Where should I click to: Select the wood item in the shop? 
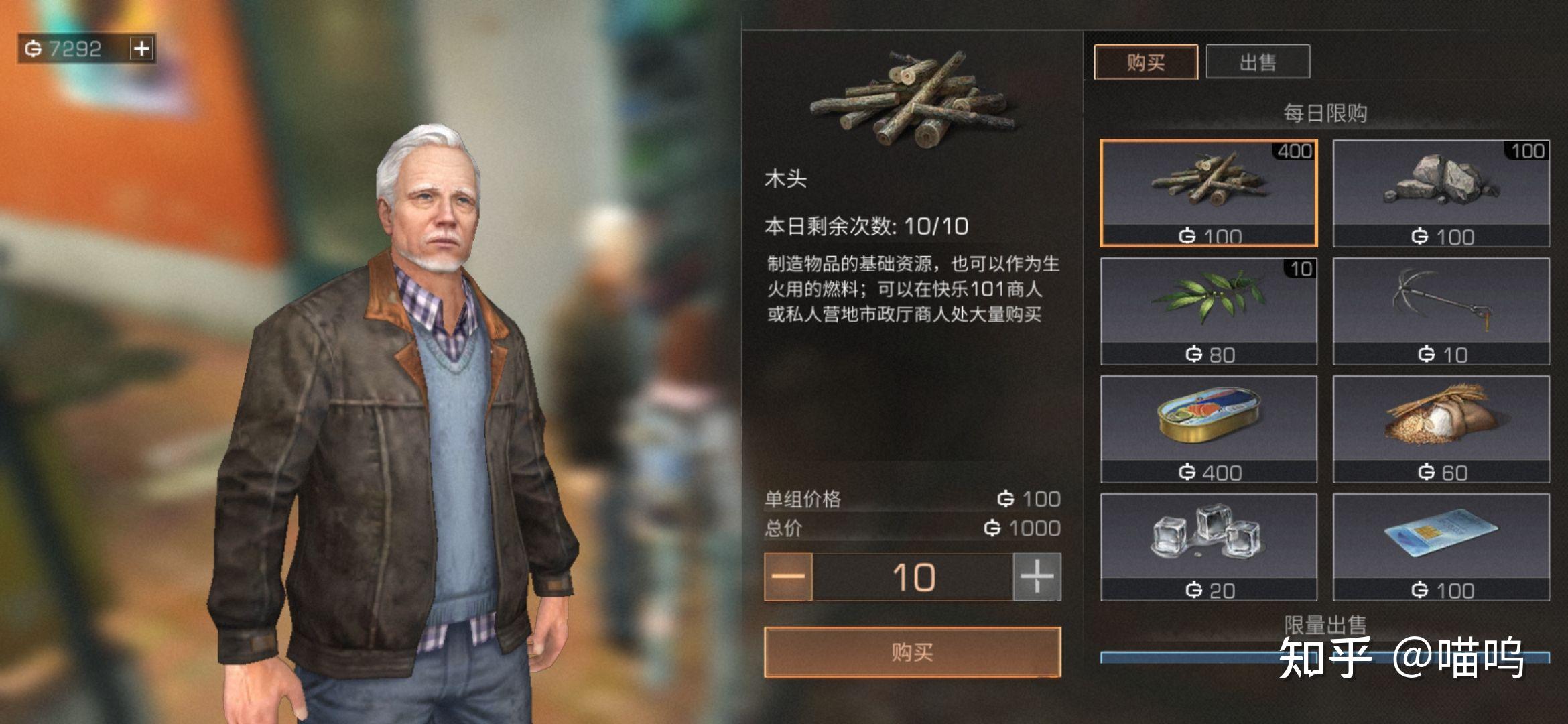(1208, 193)
